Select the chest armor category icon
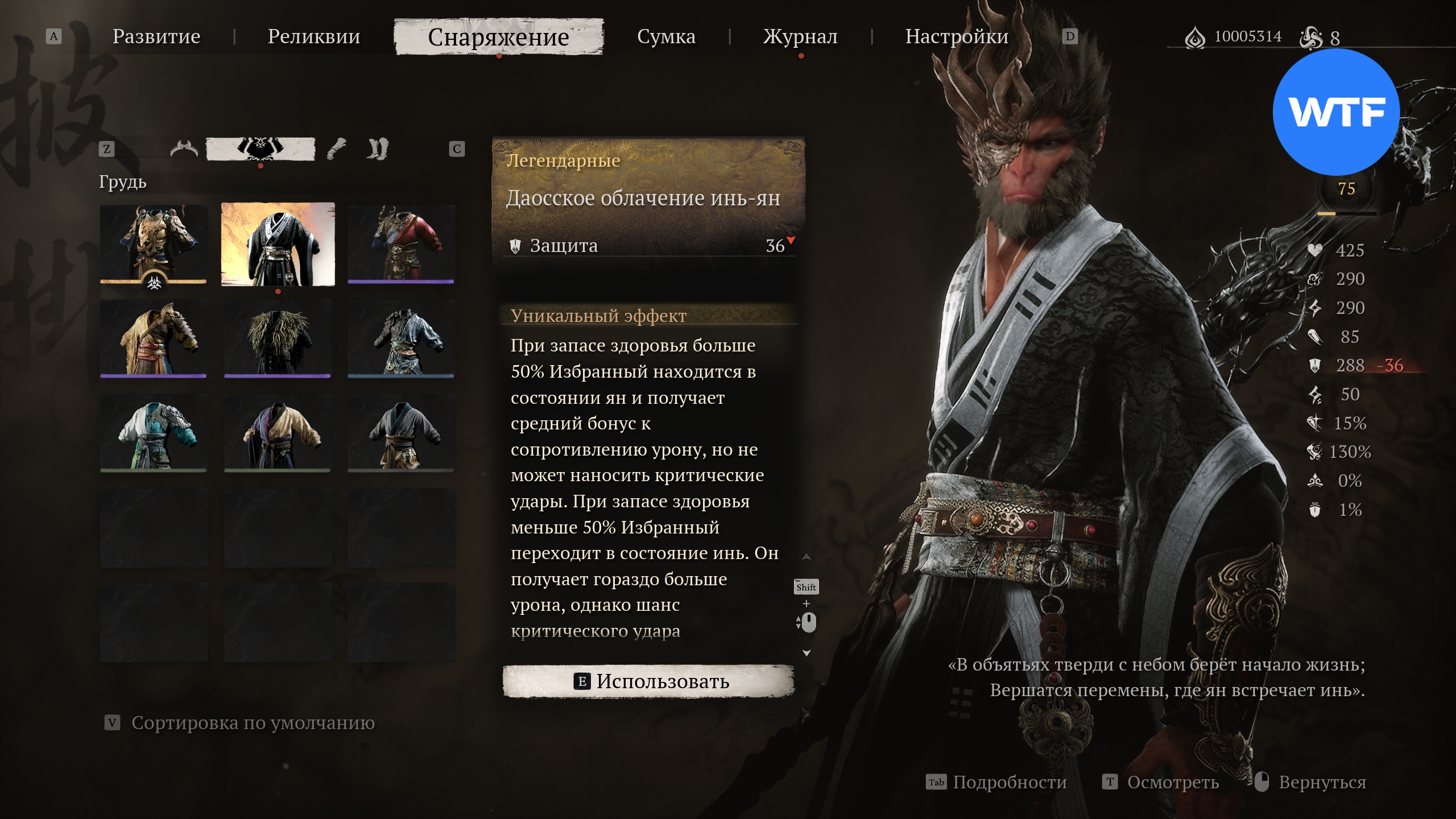The height and width of the screenshot is (819, 1456). [260, 149]
